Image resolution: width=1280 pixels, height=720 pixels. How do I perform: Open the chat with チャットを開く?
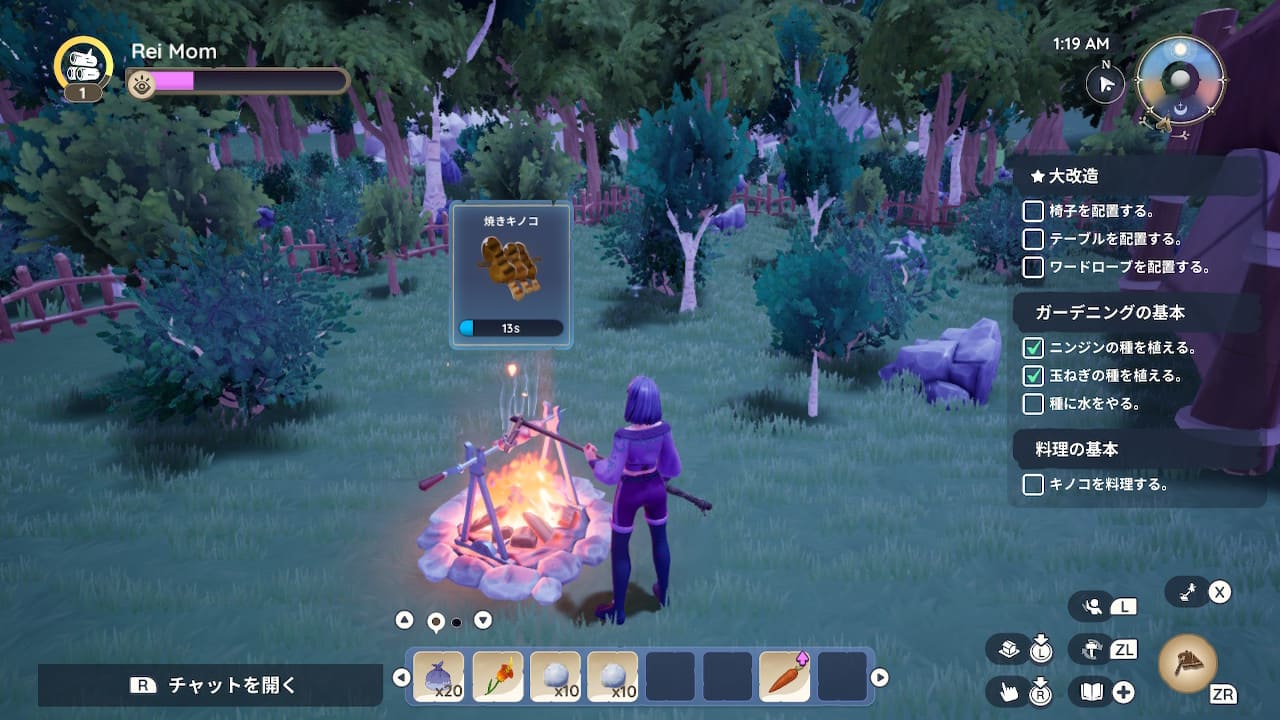coord(210,685)
